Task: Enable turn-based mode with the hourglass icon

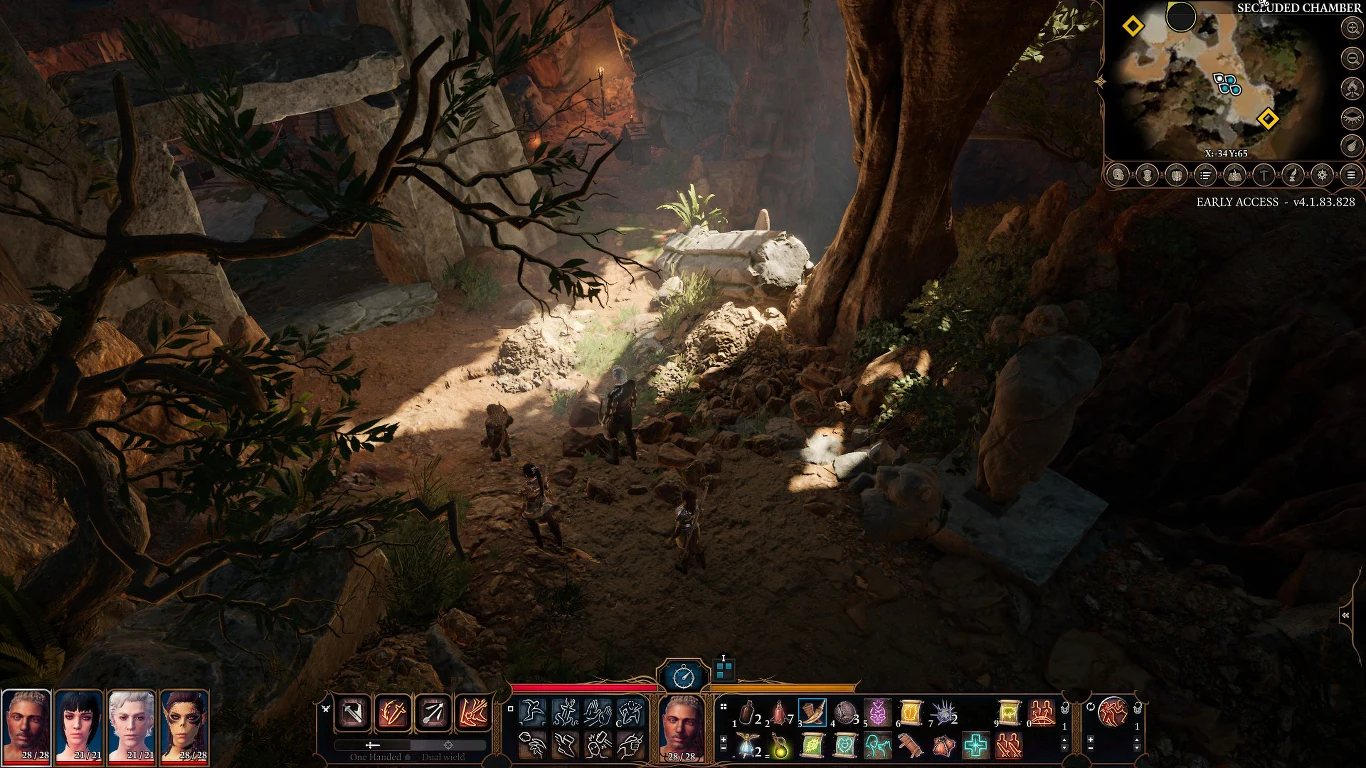Action: (684, 676)
